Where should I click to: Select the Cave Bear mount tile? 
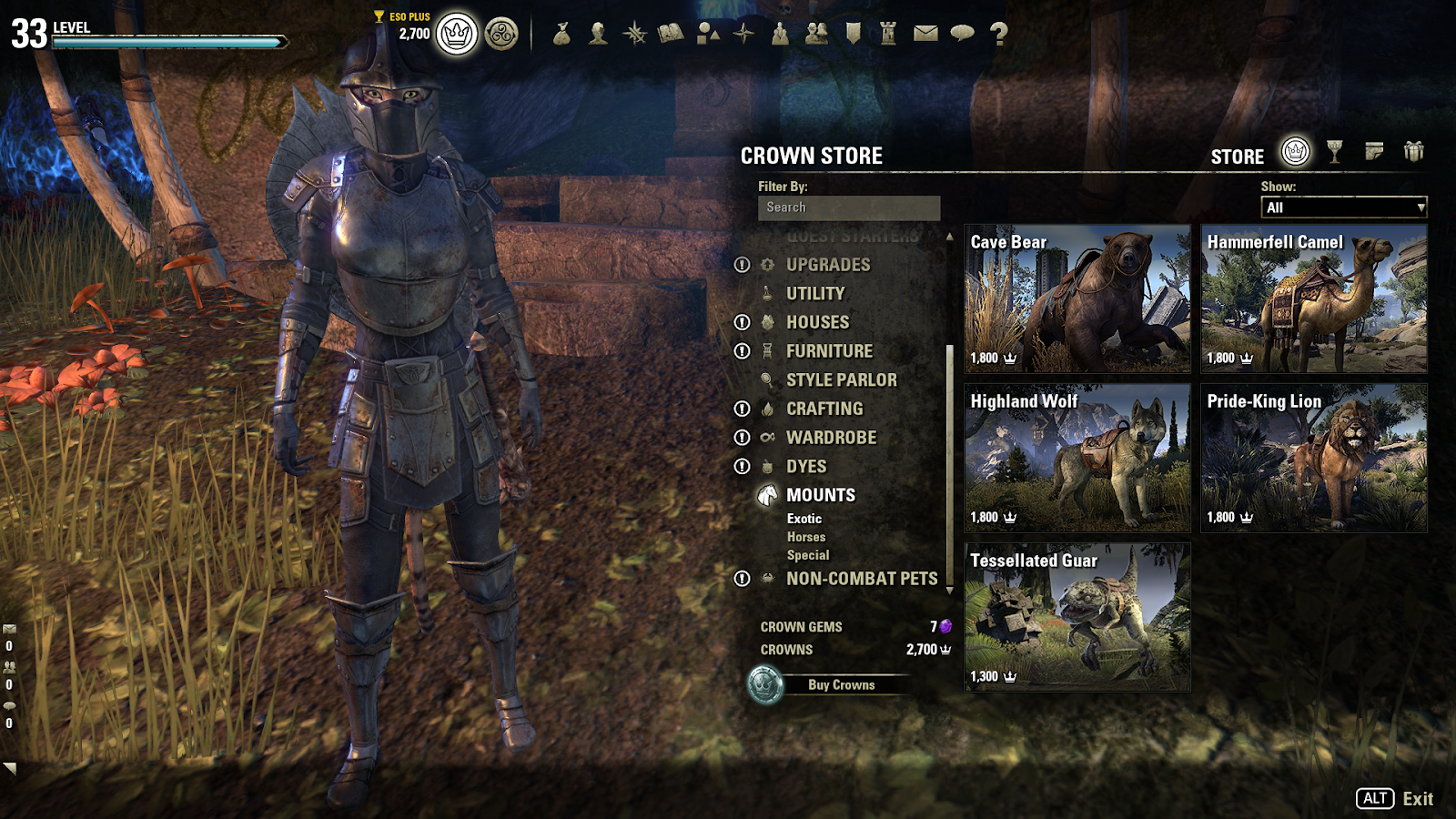(x=1077, y=298)
